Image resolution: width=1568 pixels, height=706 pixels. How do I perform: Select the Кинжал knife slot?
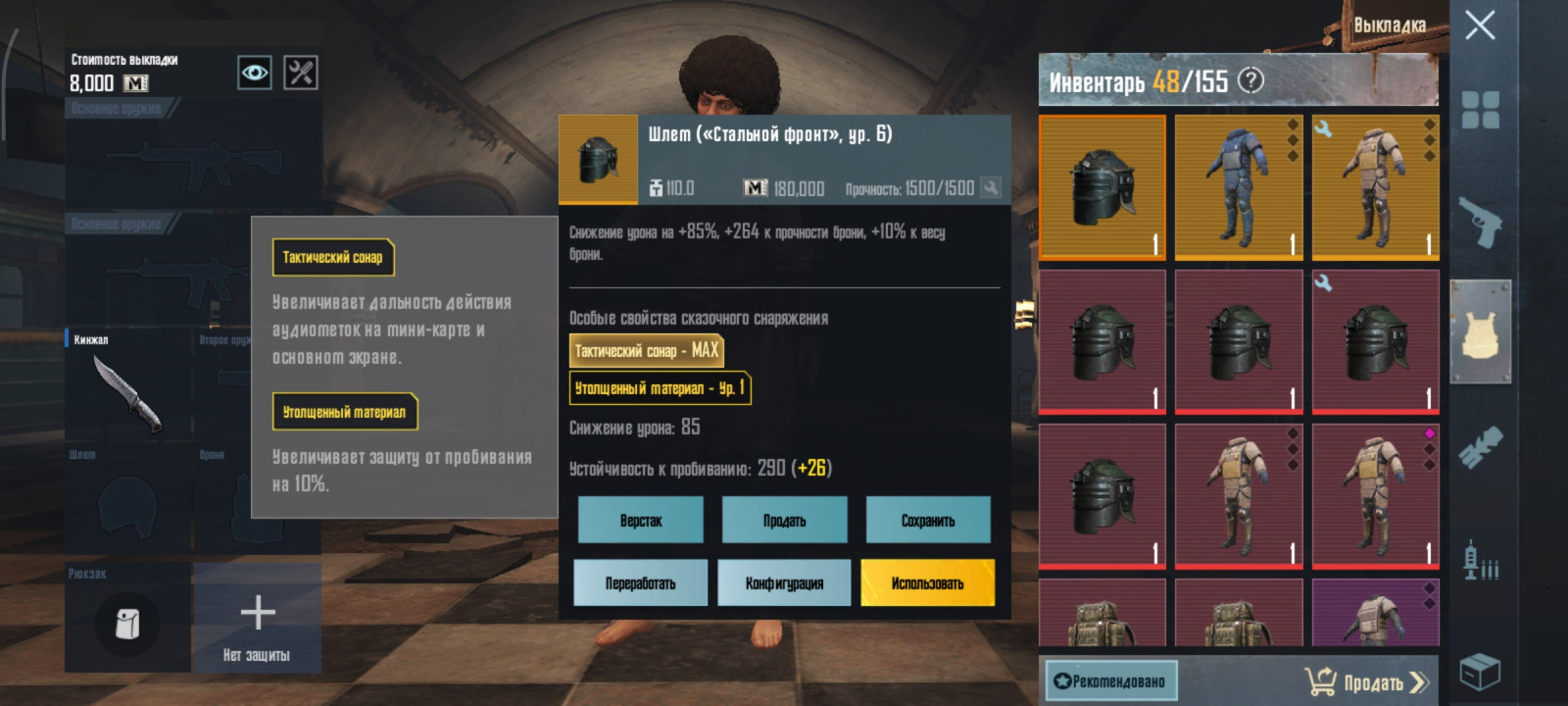[128, 390]
